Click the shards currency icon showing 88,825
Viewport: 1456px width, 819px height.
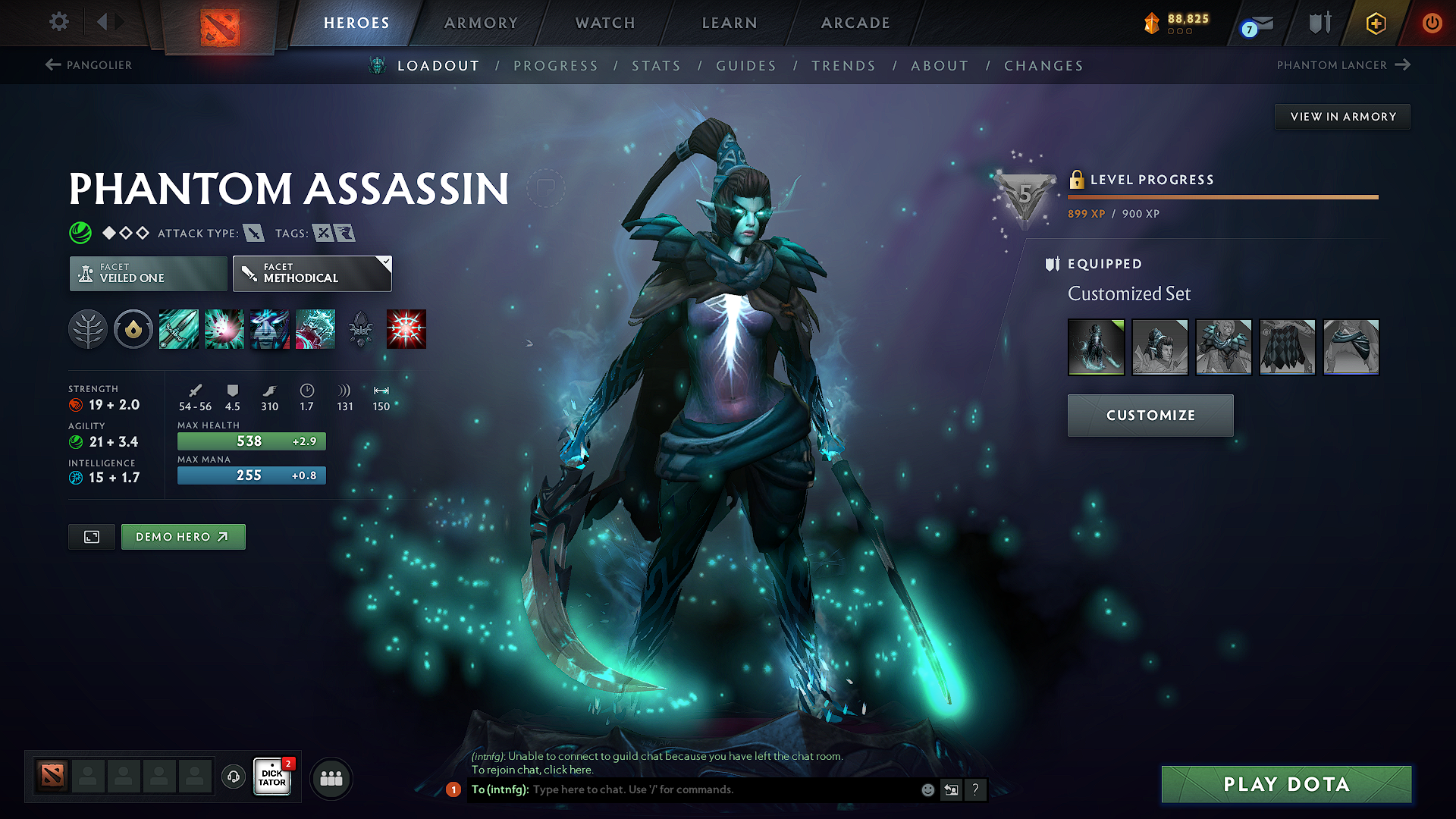coord(1152,24)
